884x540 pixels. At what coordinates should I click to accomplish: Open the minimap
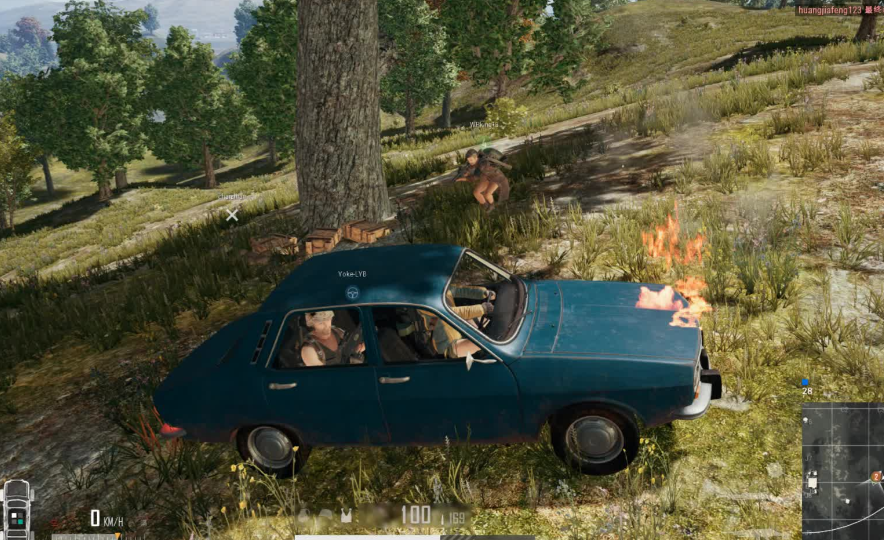(x=842, y=470)
